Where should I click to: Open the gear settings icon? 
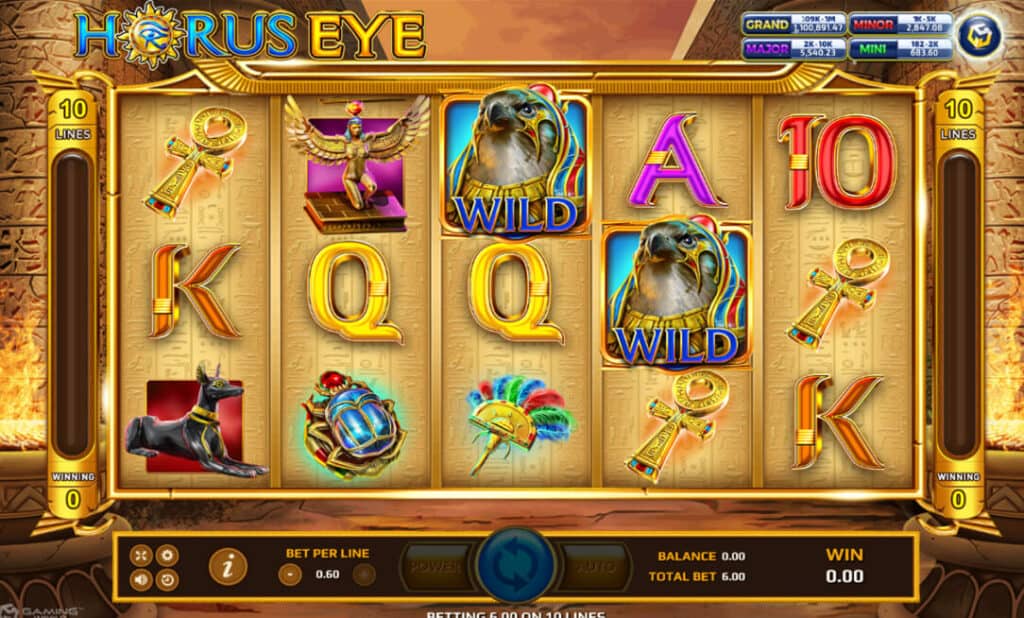click(166, 555)
